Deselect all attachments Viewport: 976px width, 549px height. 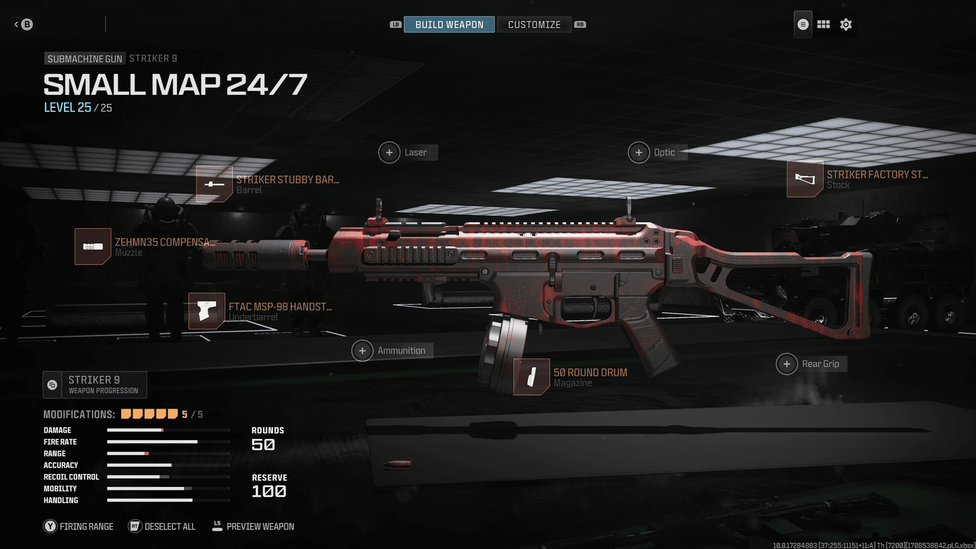(x=162, y=526)
